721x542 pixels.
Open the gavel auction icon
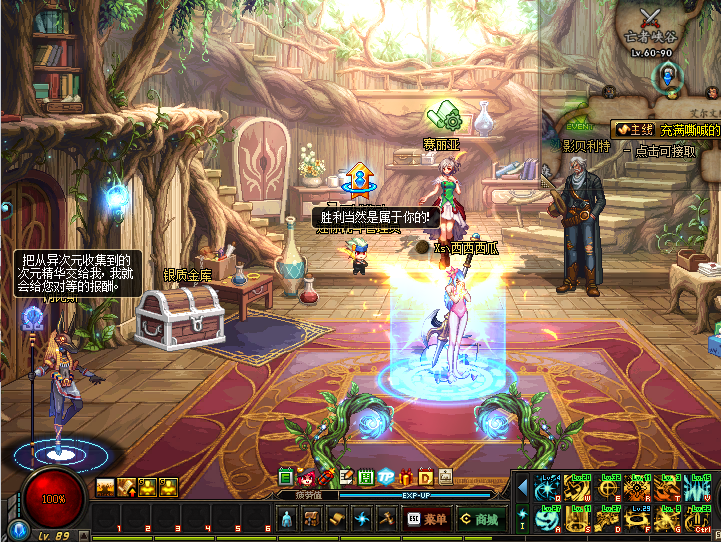point(387,519)
